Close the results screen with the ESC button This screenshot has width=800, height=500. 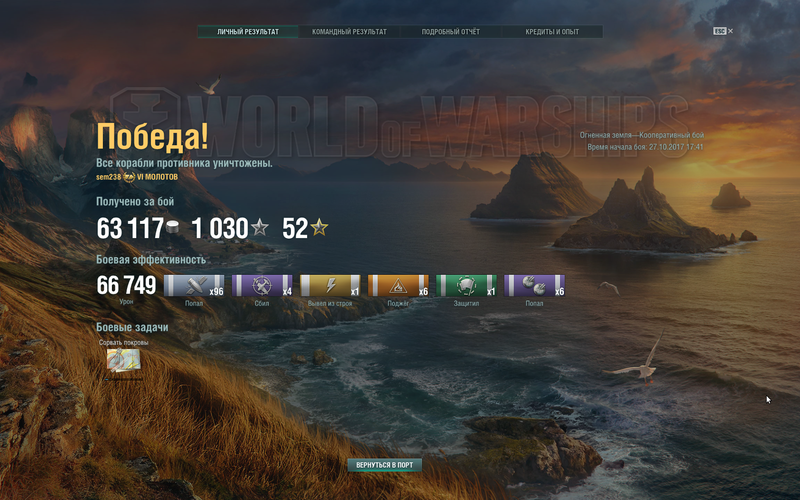722,31
